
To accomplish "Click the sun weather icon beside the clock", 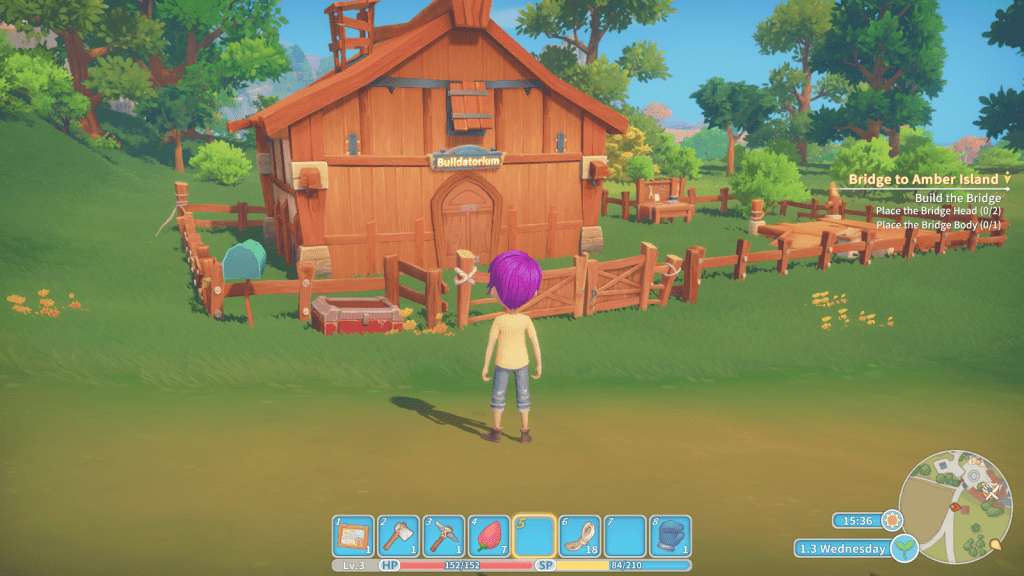I will coord(889,520).
